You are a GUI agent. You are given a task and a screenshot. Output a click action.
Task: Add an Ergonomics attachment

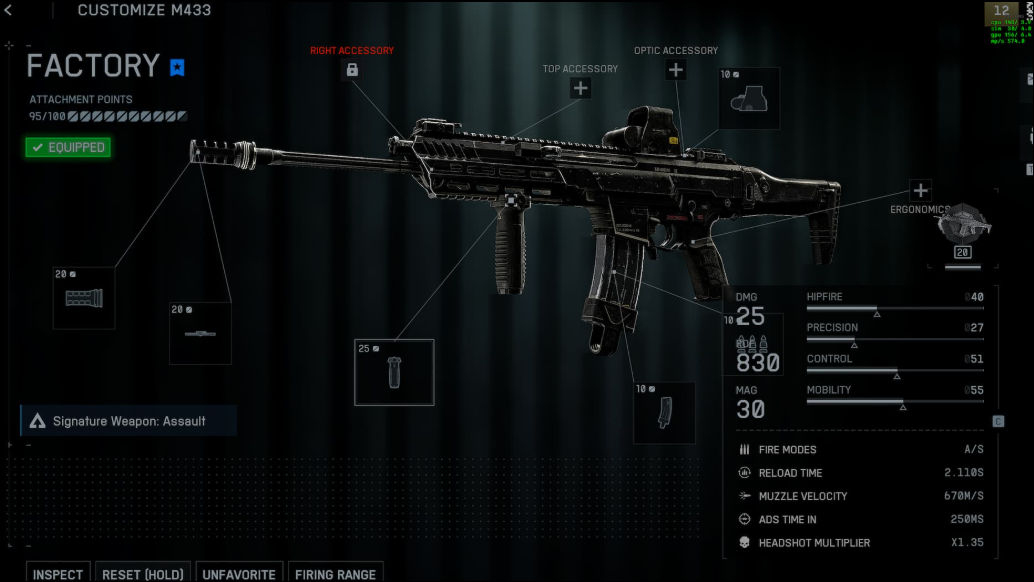tap(920, 190)
